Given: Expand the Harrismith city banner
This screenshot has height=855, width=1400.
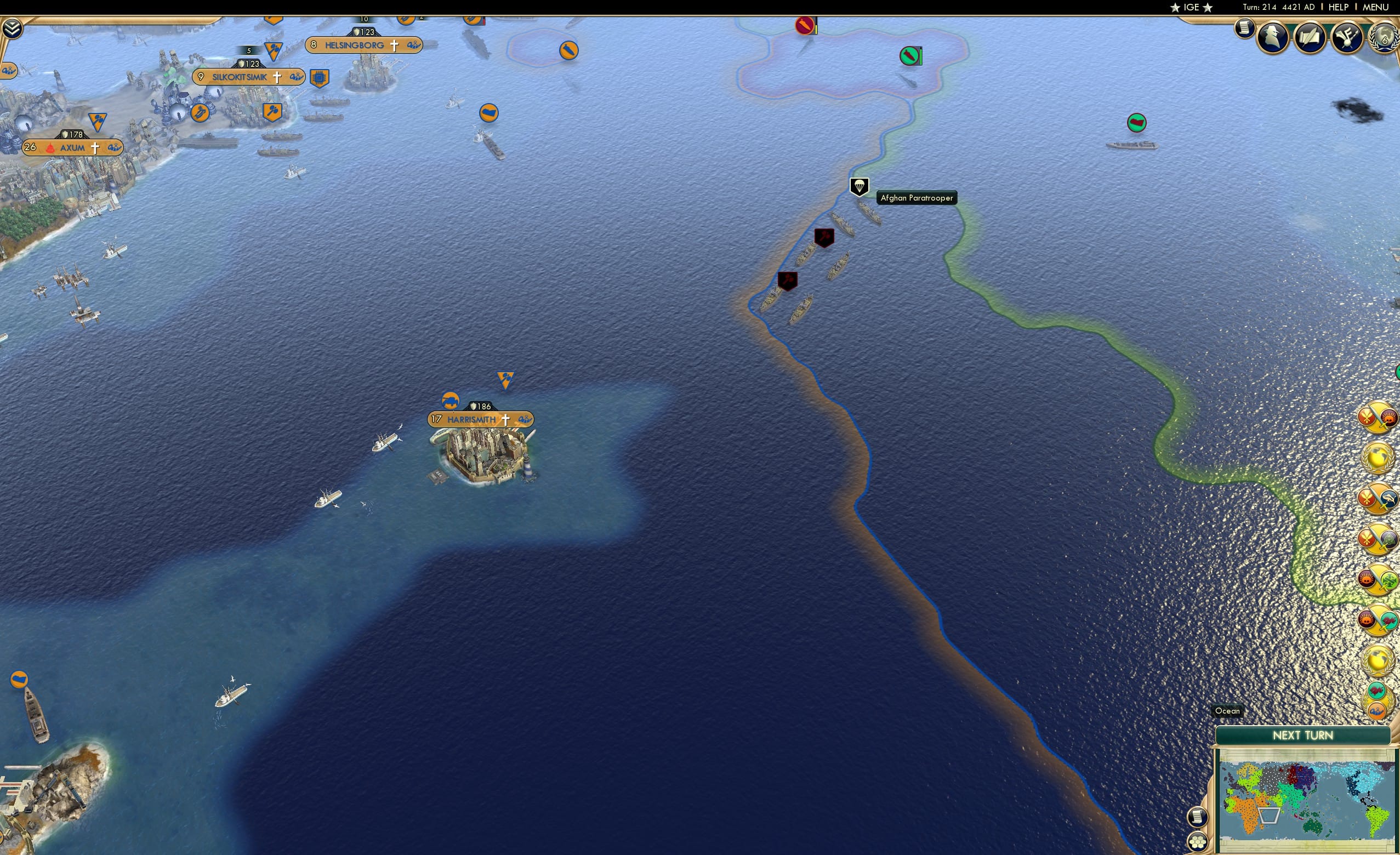Looking at the screenshot, I should pos(471,420).
